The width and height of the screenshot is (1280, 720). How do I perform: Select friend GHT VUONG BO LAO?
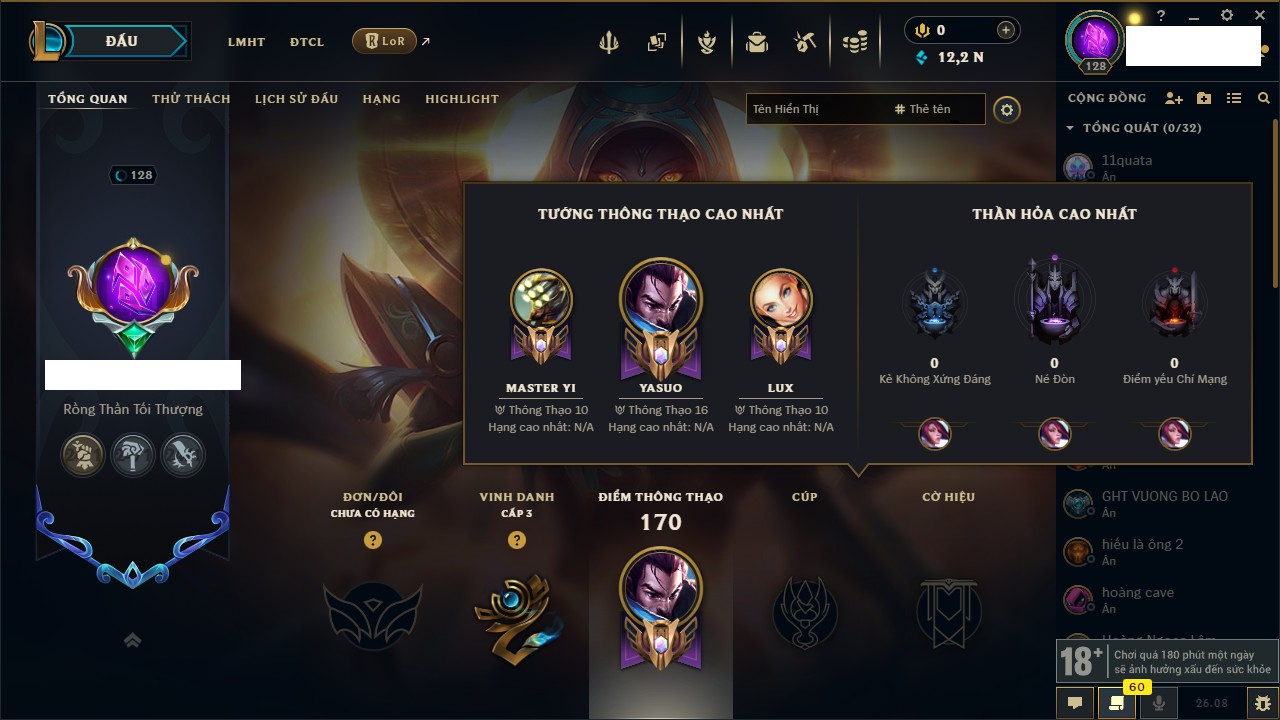(x=1164, y=496)
